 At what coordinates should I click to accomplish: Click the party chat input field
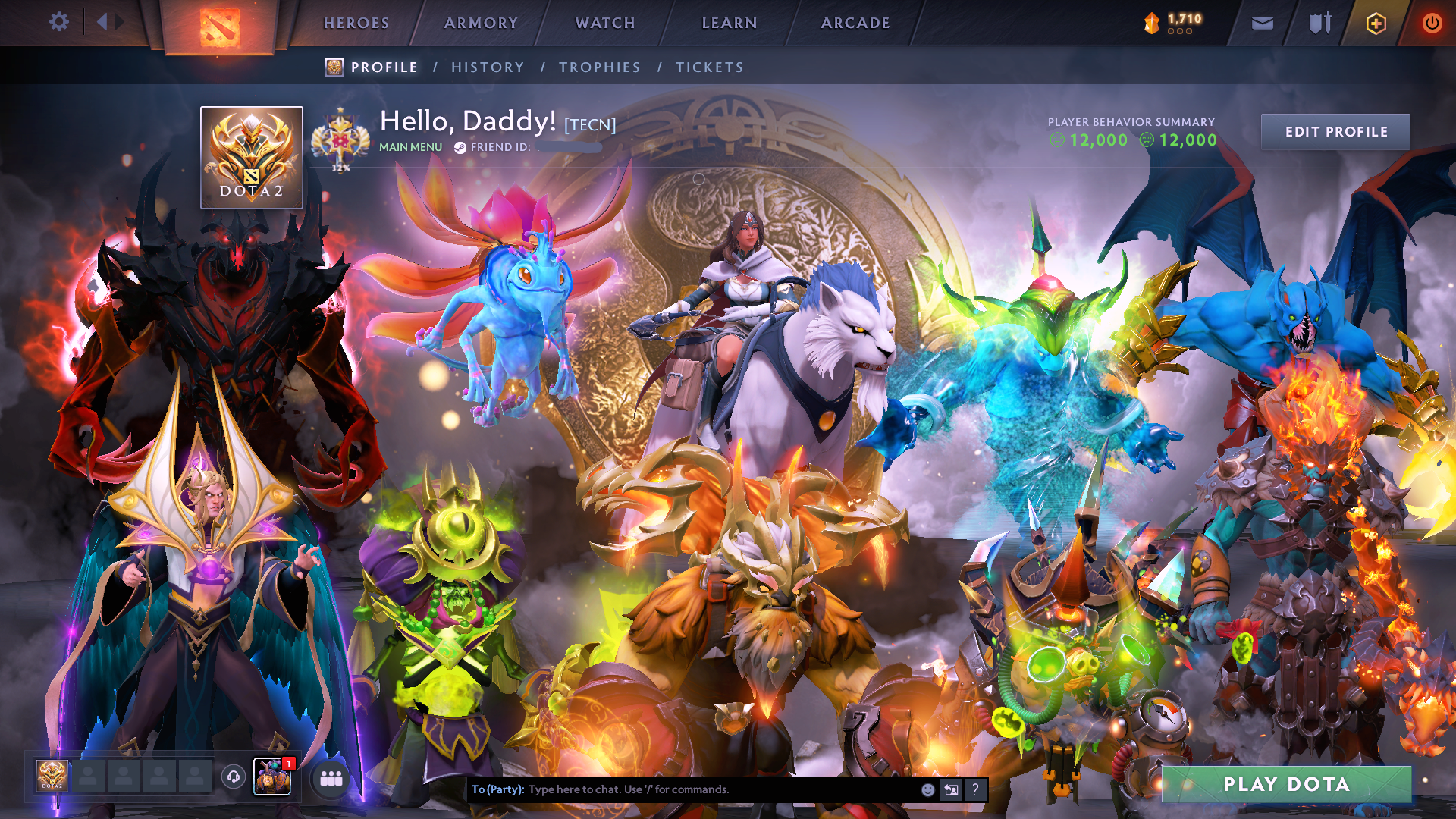coord(682,789)
